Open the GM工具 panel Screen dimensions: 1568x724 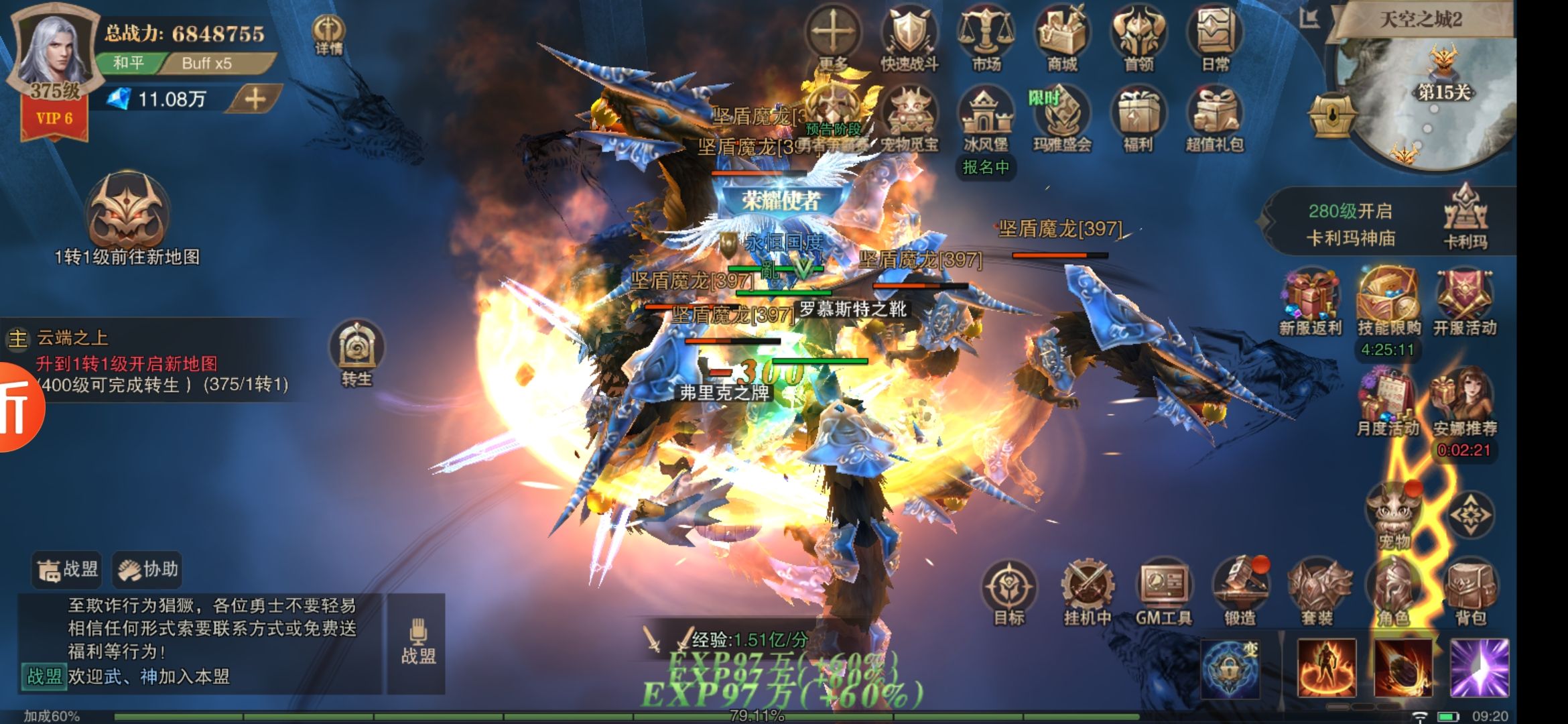(x=1164, y=590)
